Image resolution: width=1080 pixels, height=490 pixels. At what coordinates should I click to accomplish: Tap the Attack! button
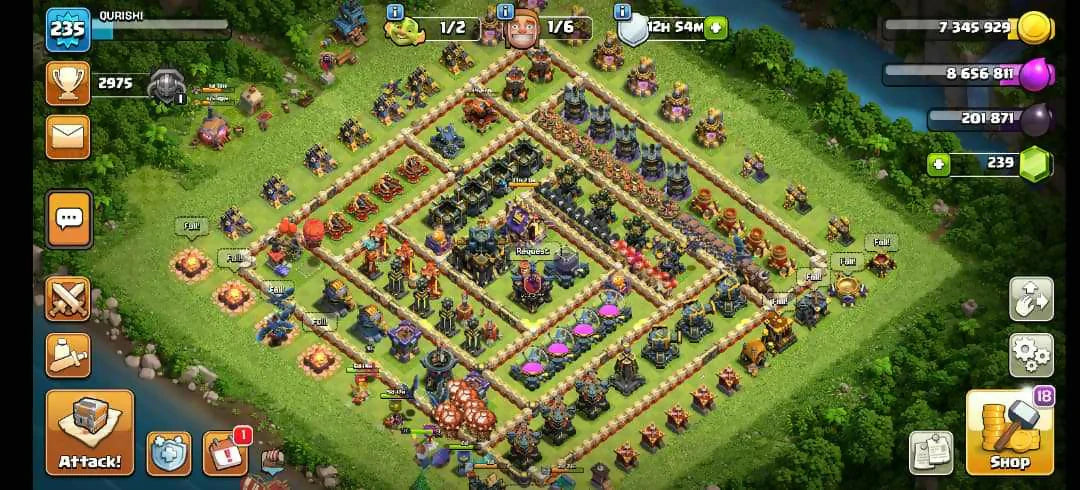click(89, 432)
